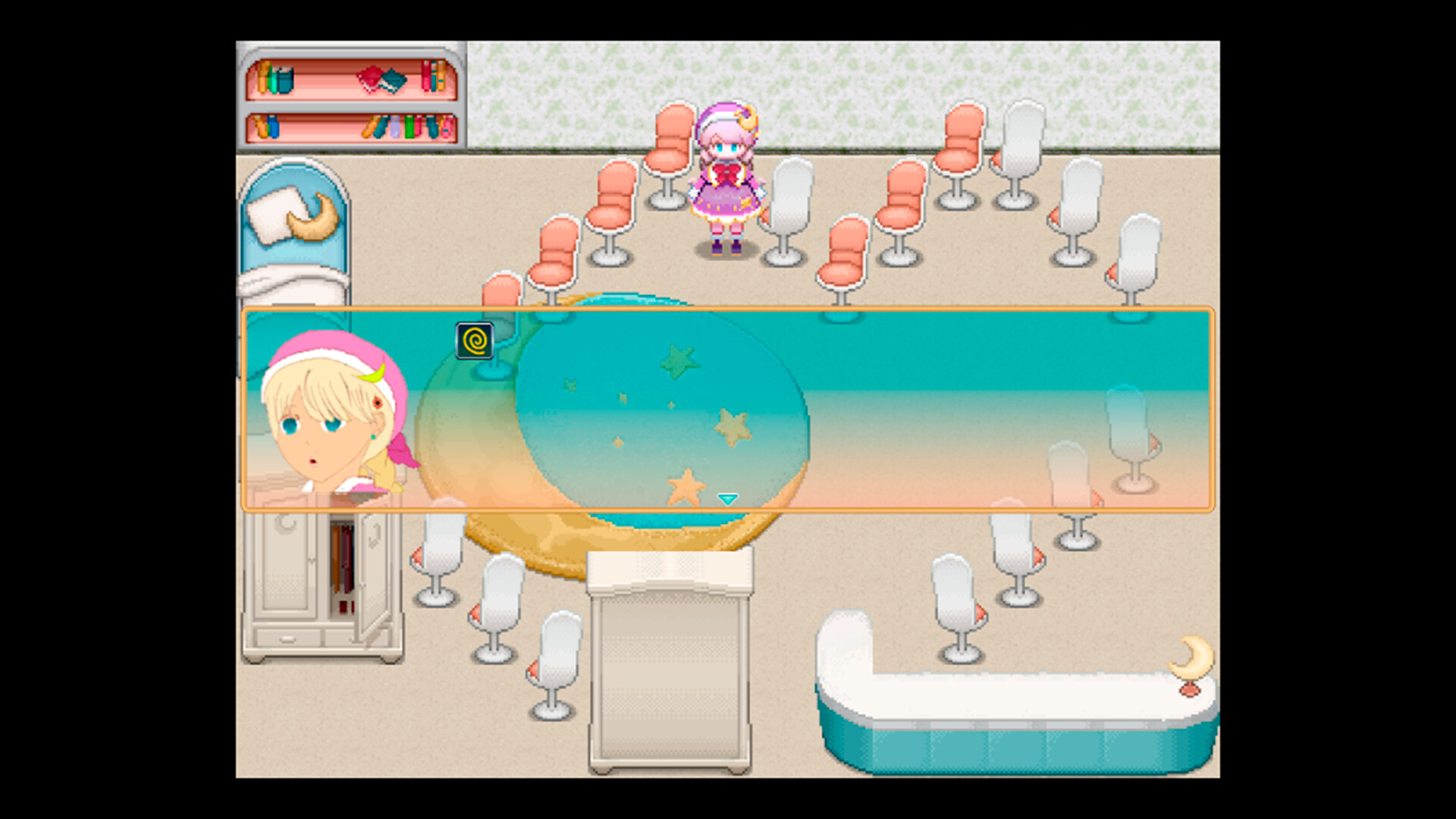Select the pink-hatted character sprite standing between chairs
The height and width of the screenshot is (819, 1456).
(x=726, y=174)
